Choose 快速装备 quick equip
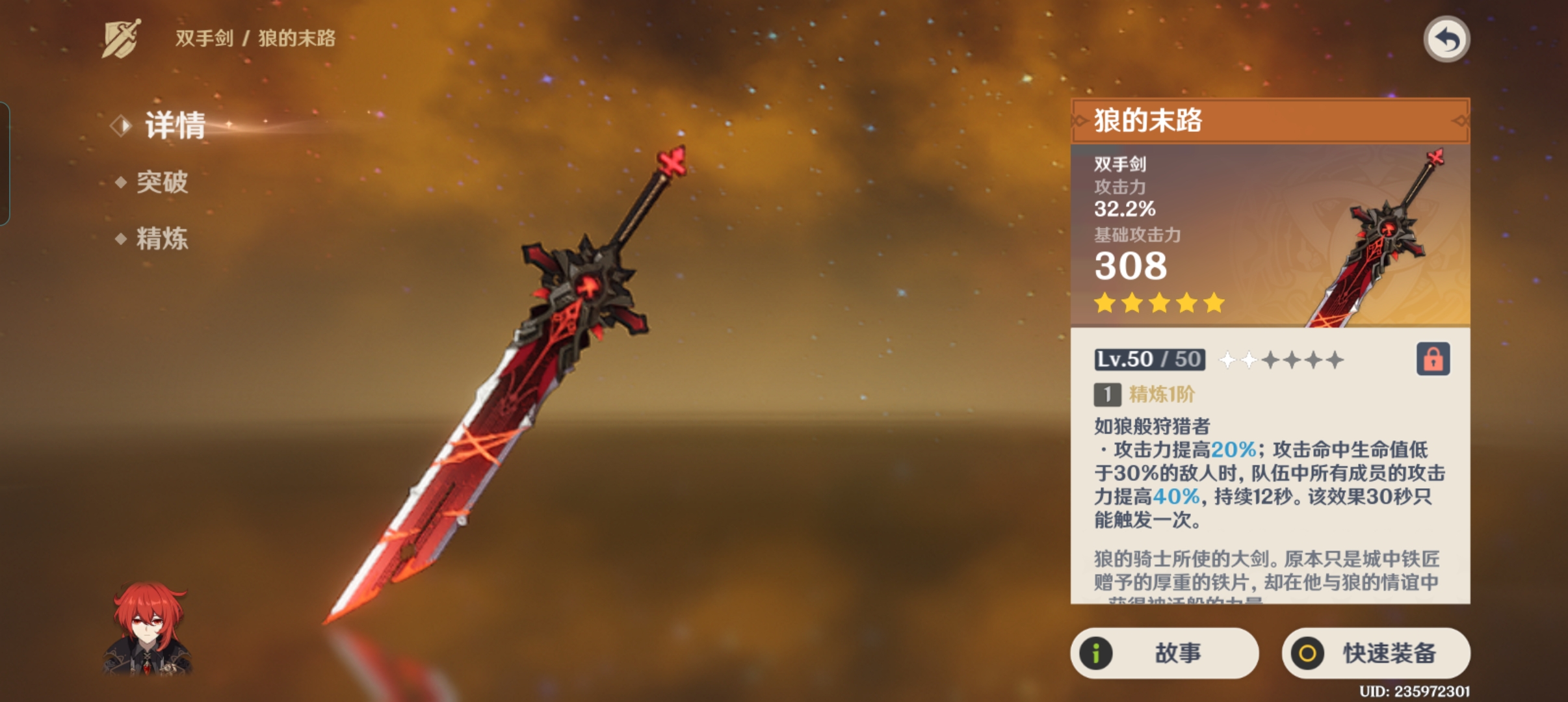The height and width of the screenshot is (702, 1568). pos(1376,653)
